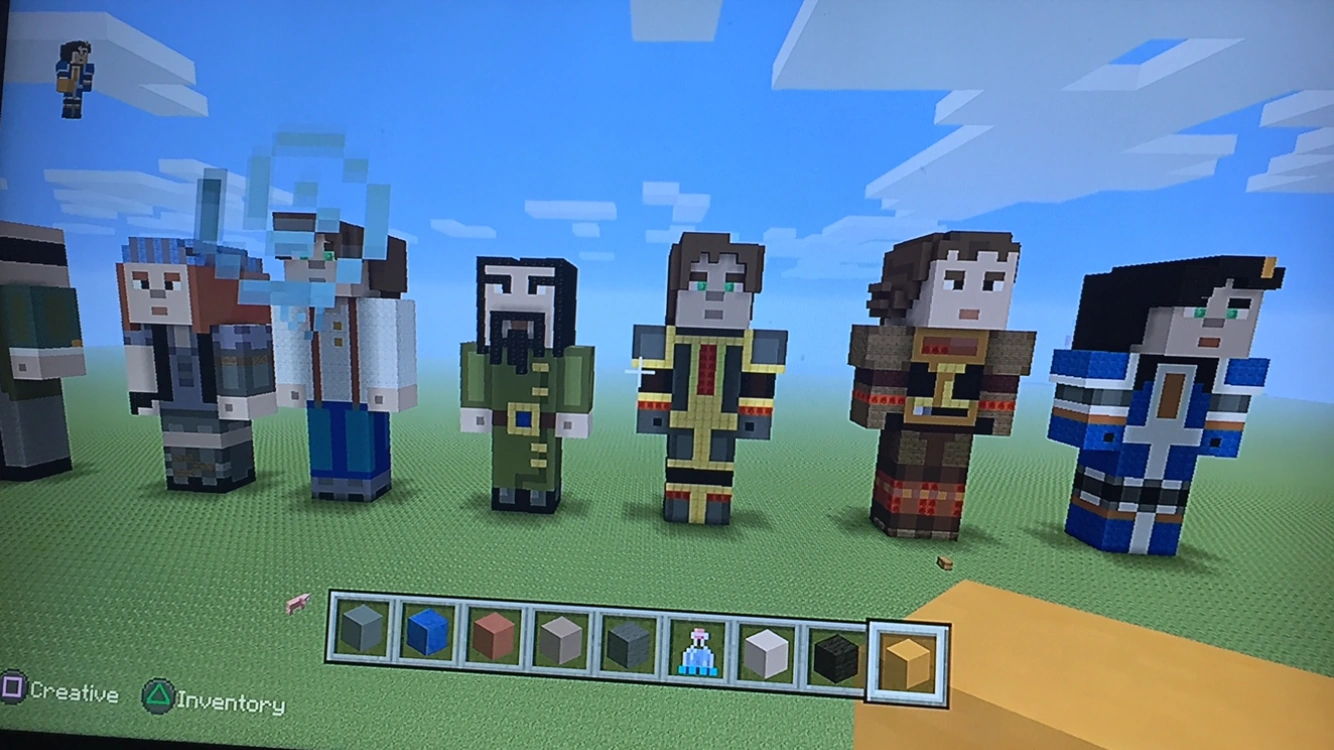
Task: Click the golden-robed statue in the center
Action: pos(710,390)
